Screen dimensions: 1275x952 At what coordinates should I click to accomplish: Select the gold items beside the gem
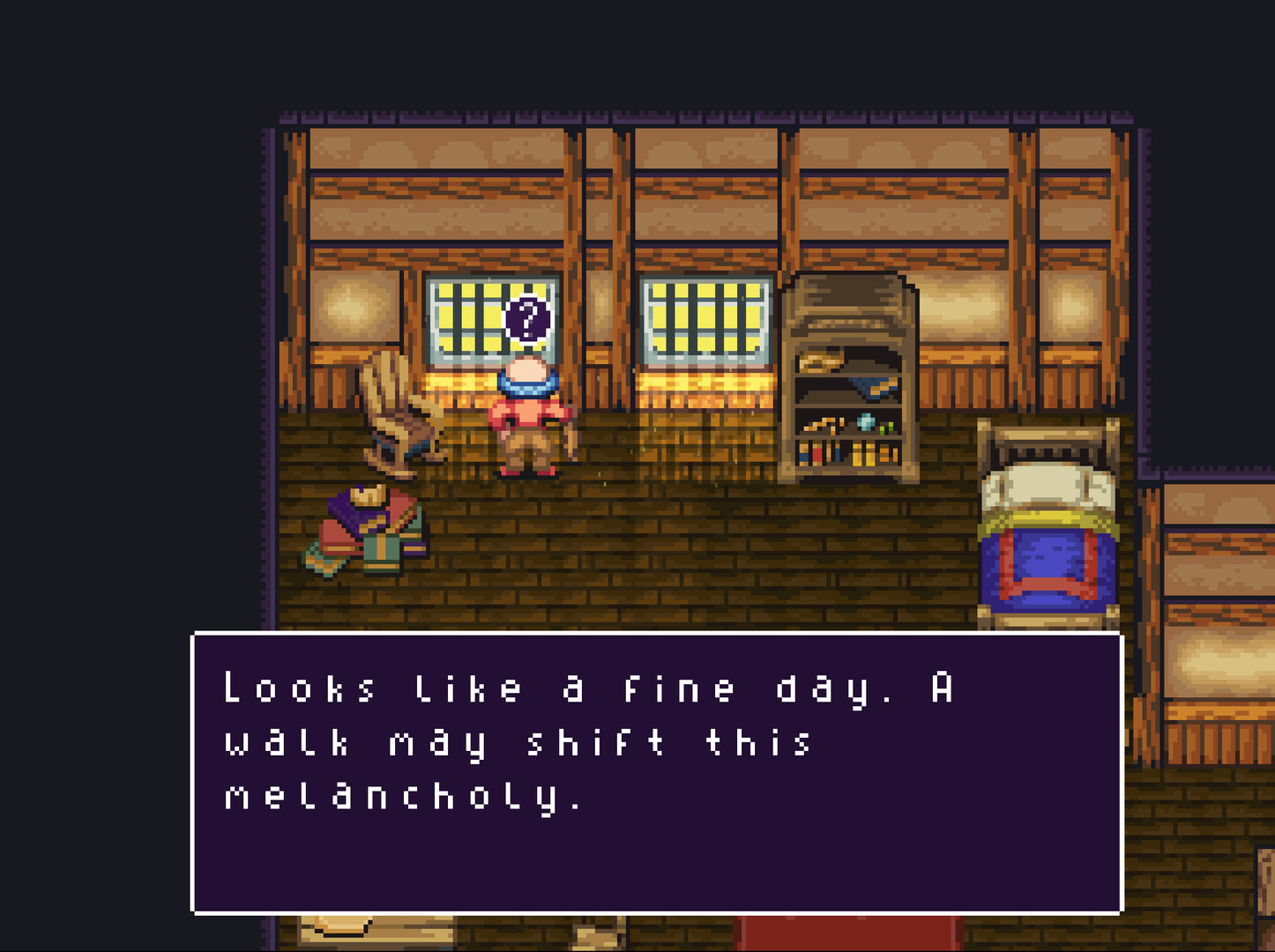click(x=823, y=424)
